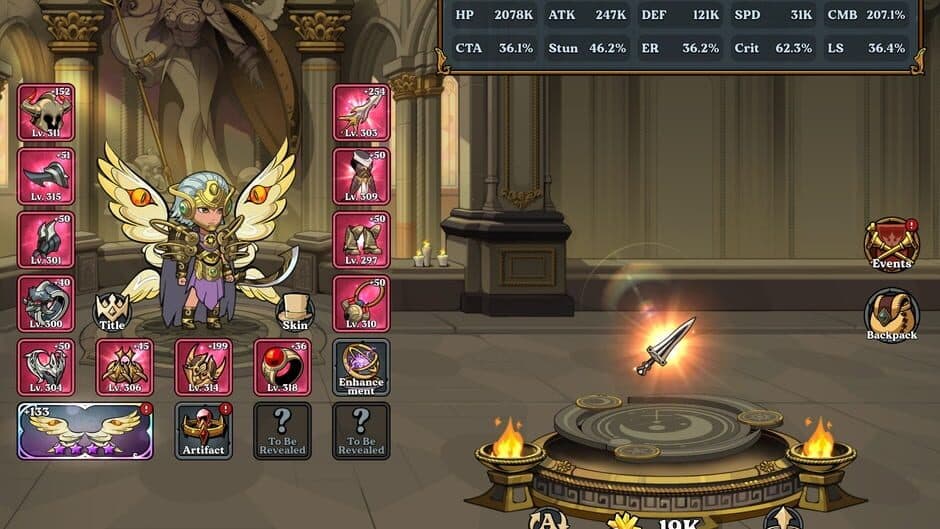
Task: Choose the Lv. 301 gauntlet equipment slot
Action: [46, 240]
